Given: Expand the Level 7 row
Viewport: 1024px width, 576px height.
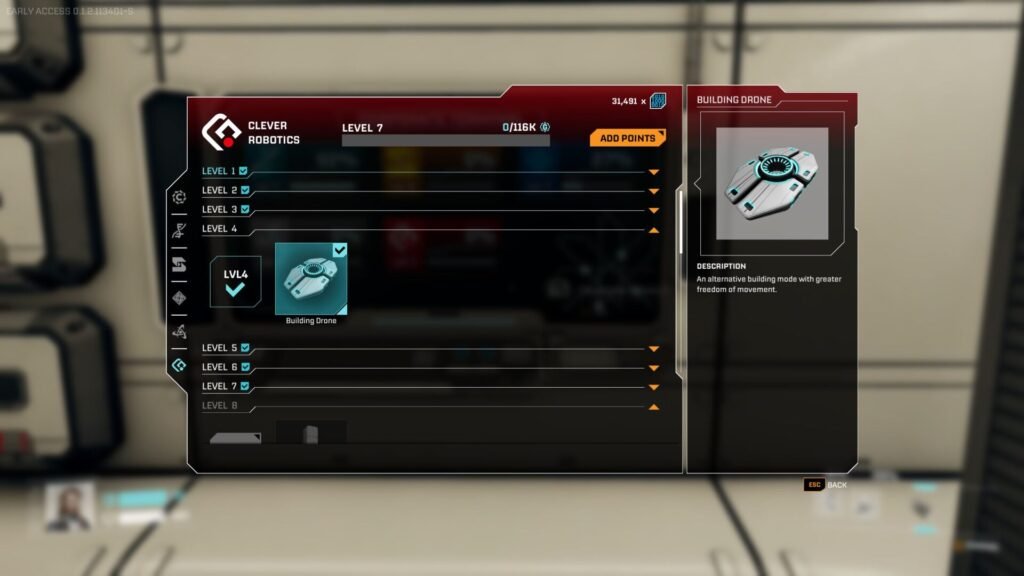Looking at the screenshot, I should point(654,387).
